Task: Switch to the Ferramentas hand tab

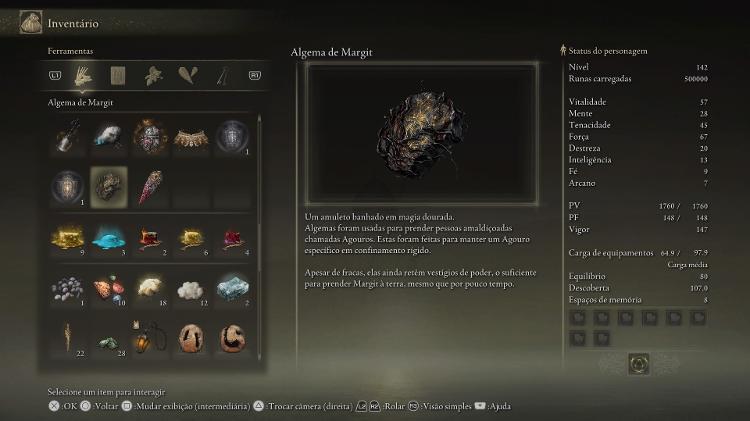Action: click(85, 75)
